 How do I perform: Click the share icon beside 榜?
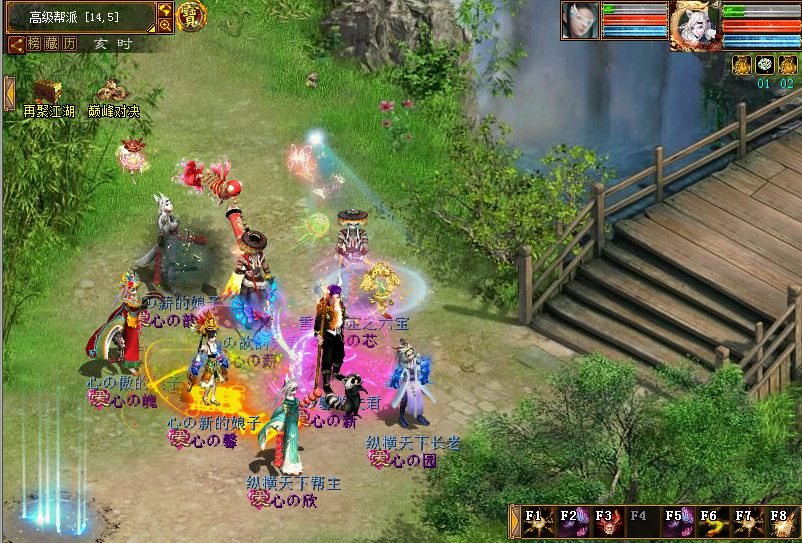tap(17, 44)
